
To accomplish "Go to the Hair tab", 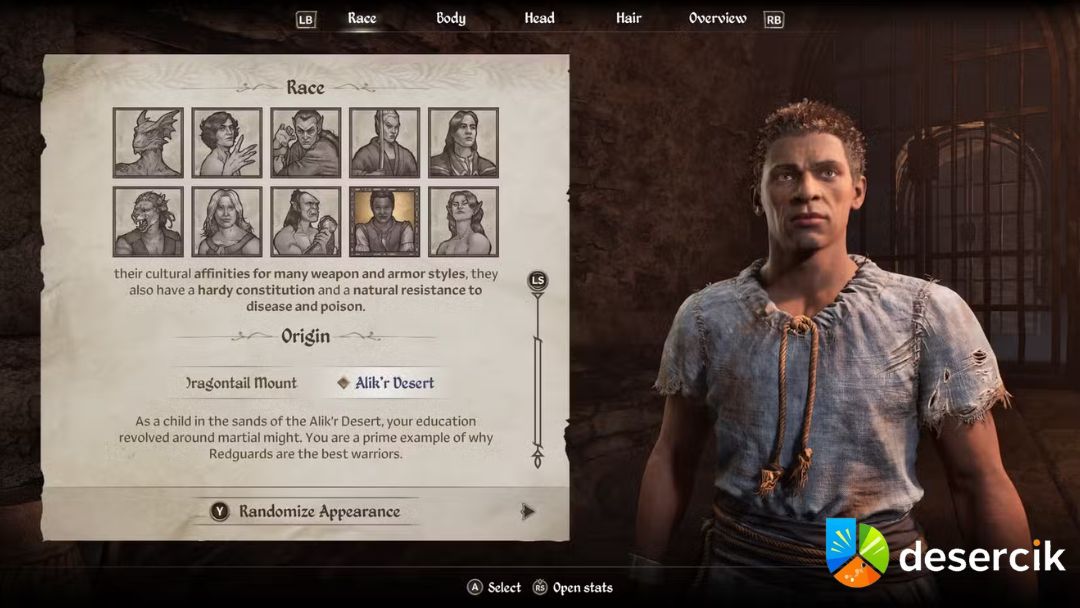I will [629, 18].
